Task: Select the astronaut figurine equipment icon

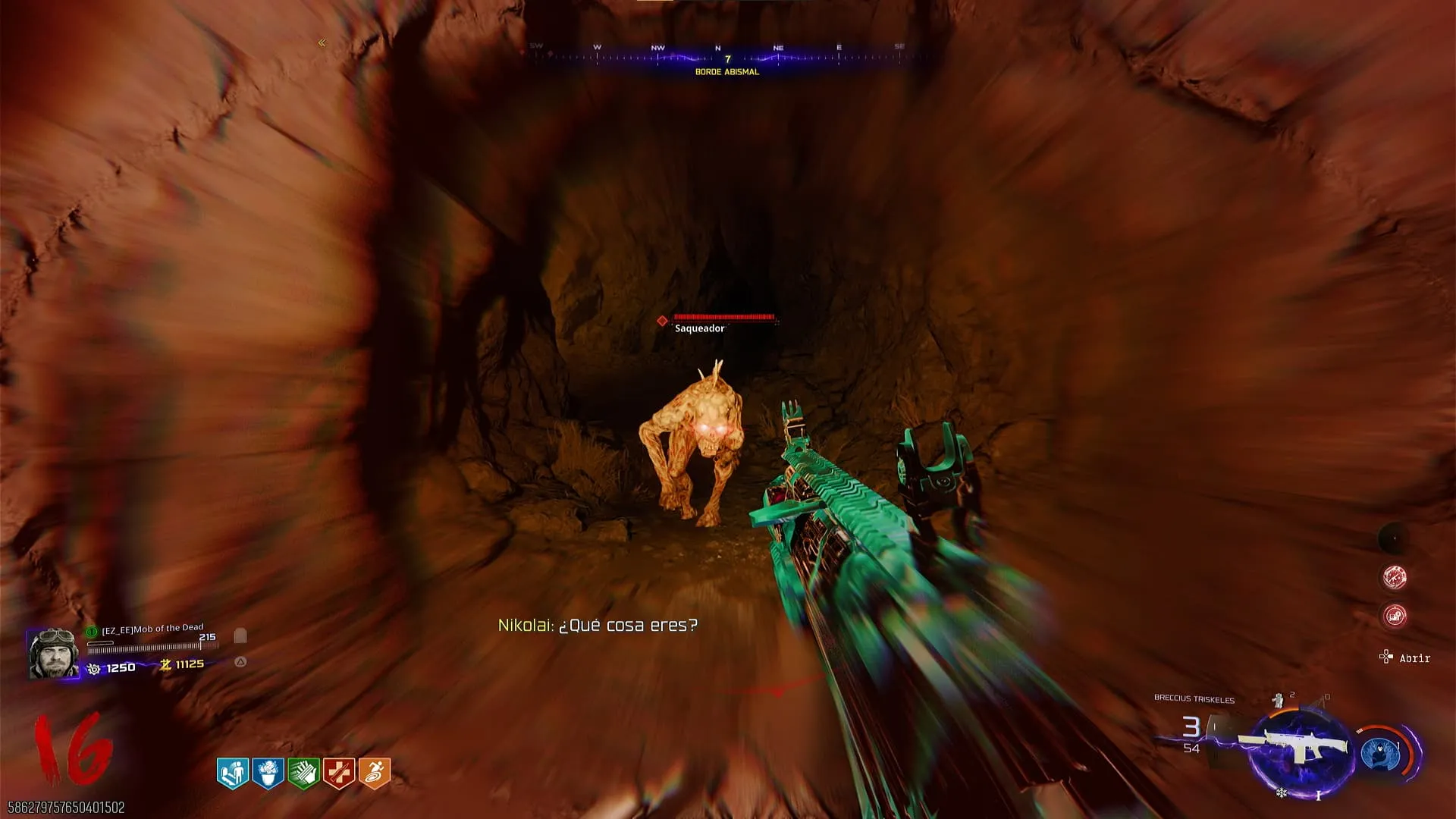Action: point(1279,700)
